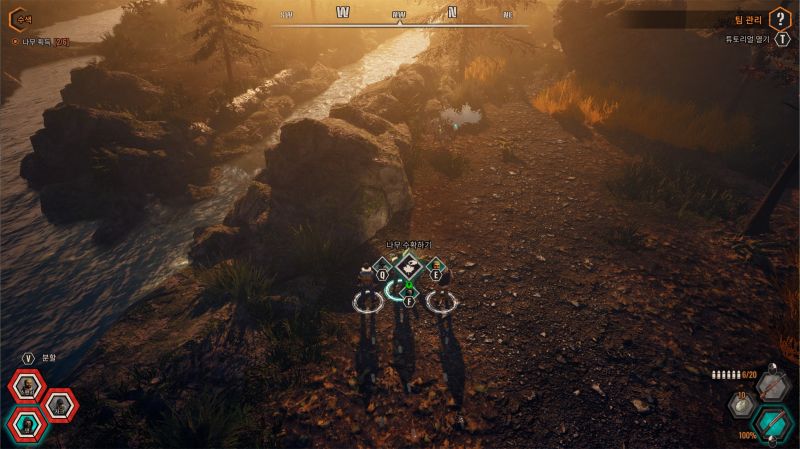Screen dimensions: 800x449
Task: Select the stone item slot
Action: [743, 405]
